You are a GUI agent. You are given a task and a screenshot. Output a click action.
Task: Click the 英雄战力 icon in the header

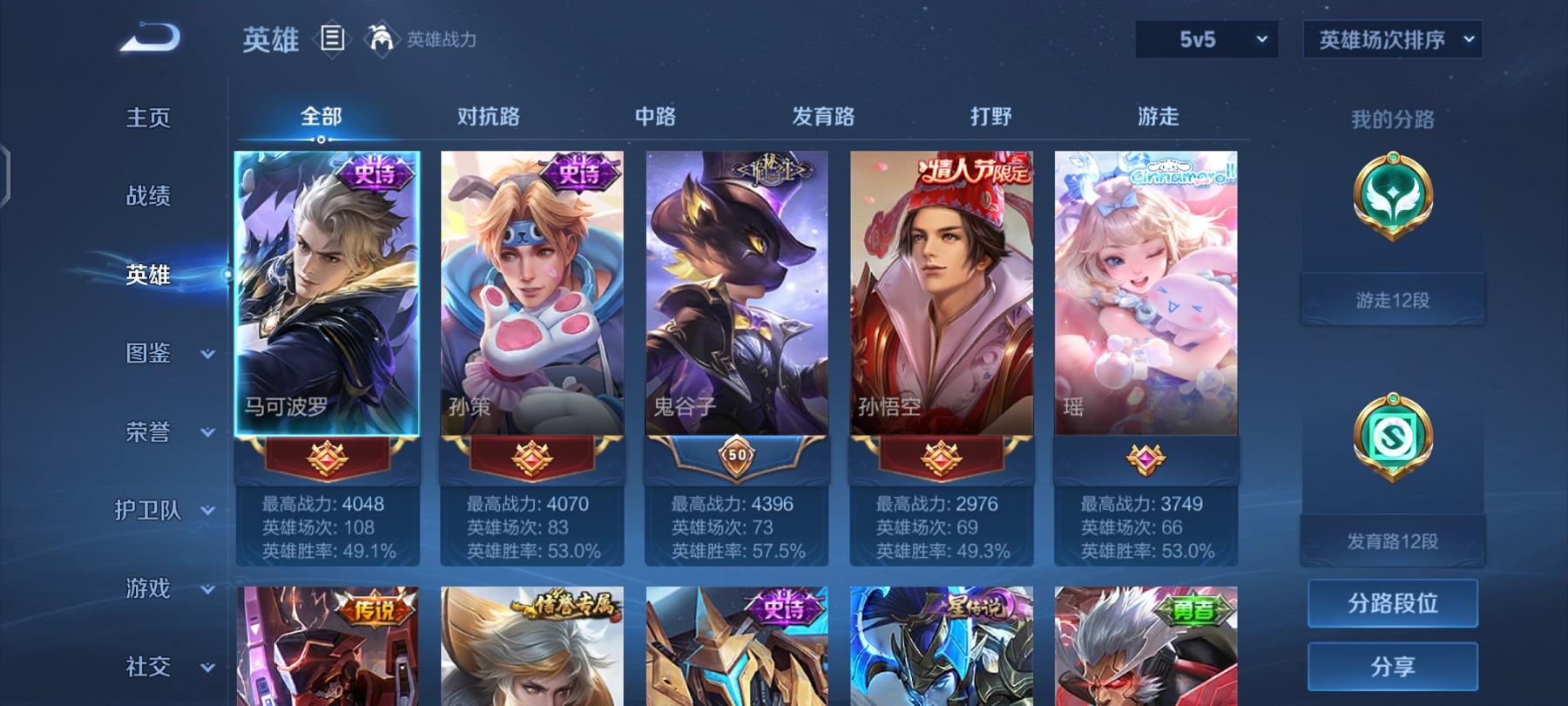click(x=383, y=37)
